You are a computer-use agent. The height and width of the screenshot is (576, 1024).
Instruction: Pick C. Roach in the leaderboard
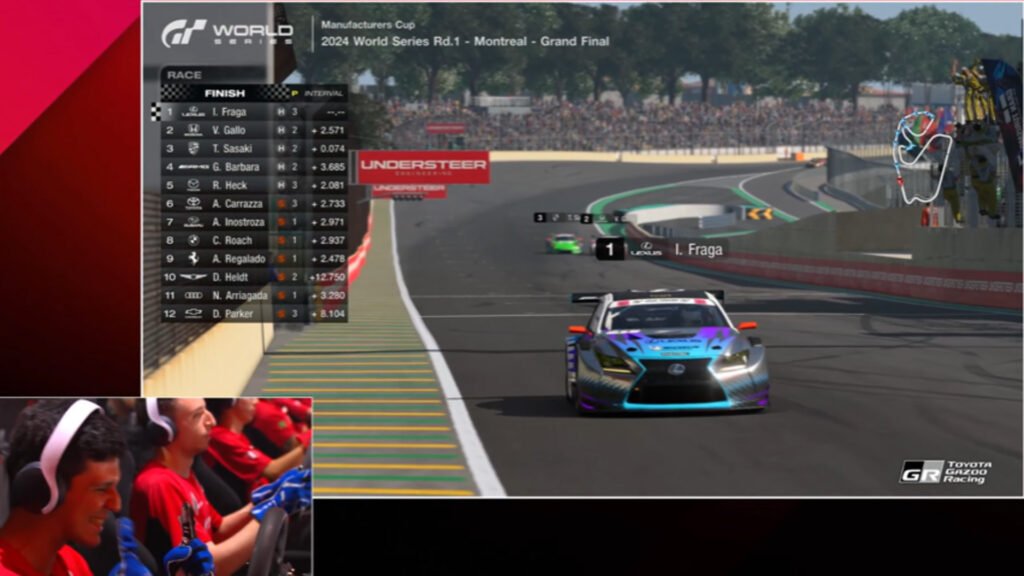pos(254,240)
